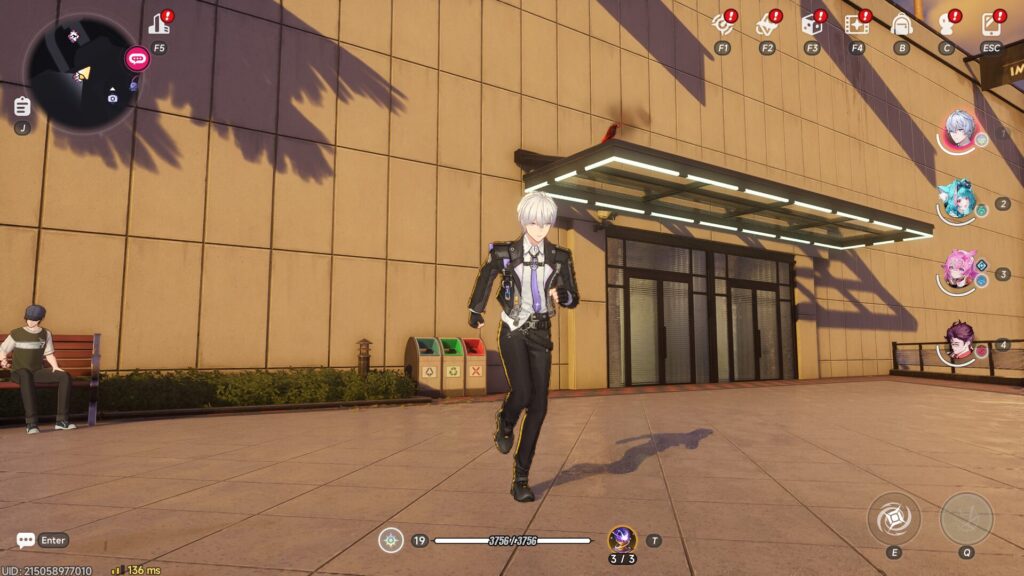Switch to the purple-haired party member
The image size is (1024, 576).
(960, 342)
